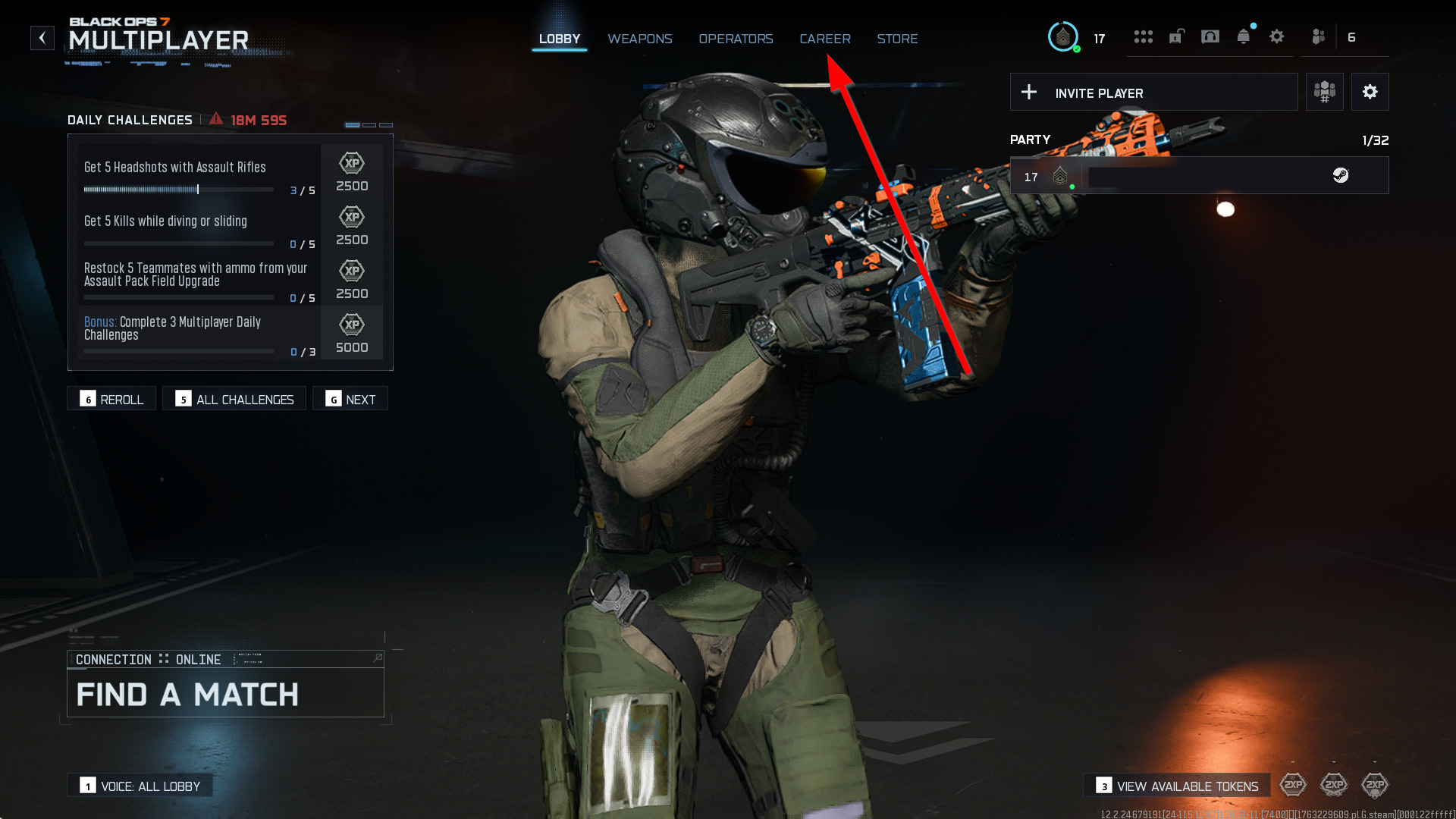Open the Store tab

tap(897, 39)
